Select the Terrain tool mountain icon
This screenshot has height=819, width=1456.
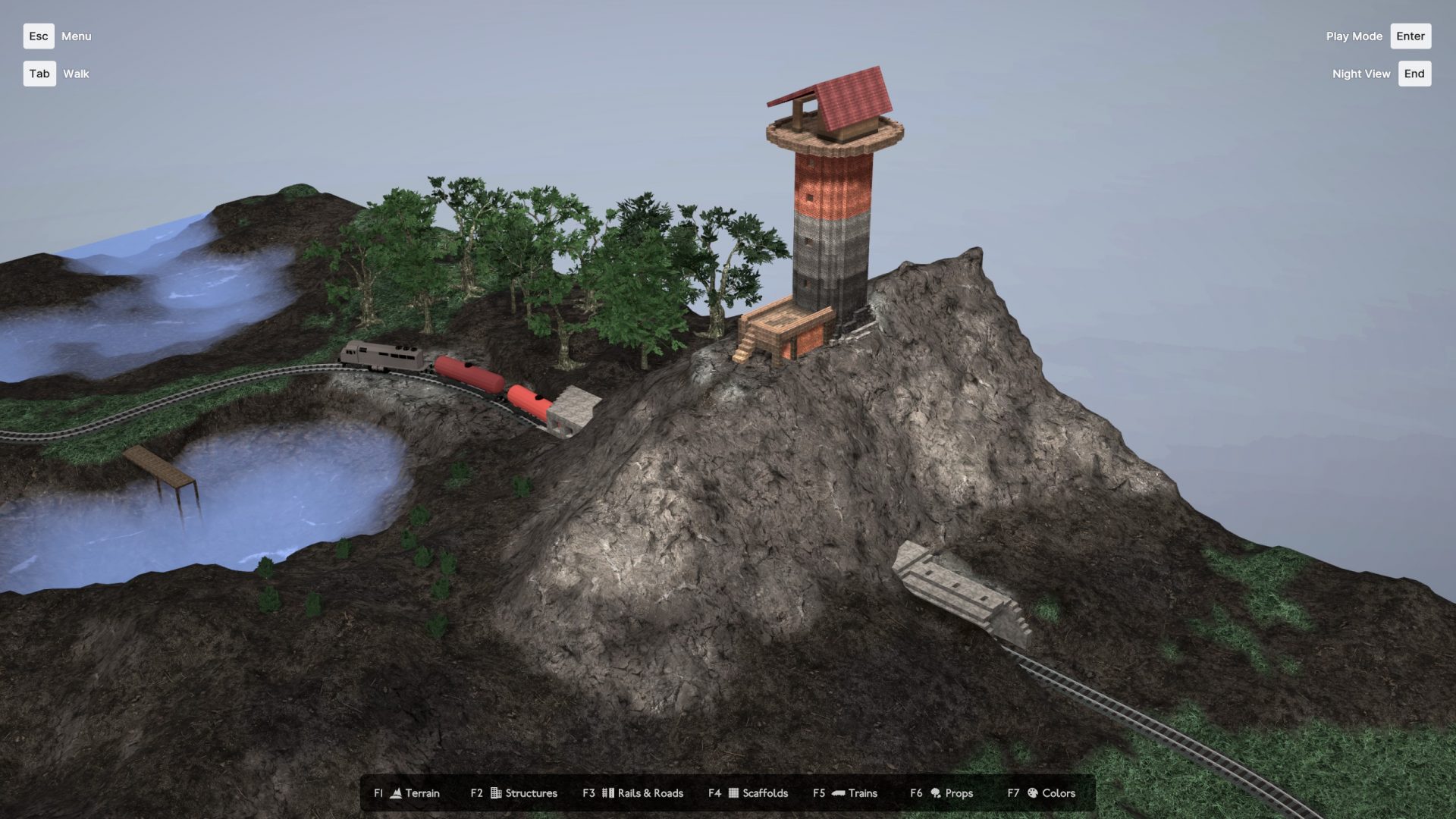[x=396, y=793]
